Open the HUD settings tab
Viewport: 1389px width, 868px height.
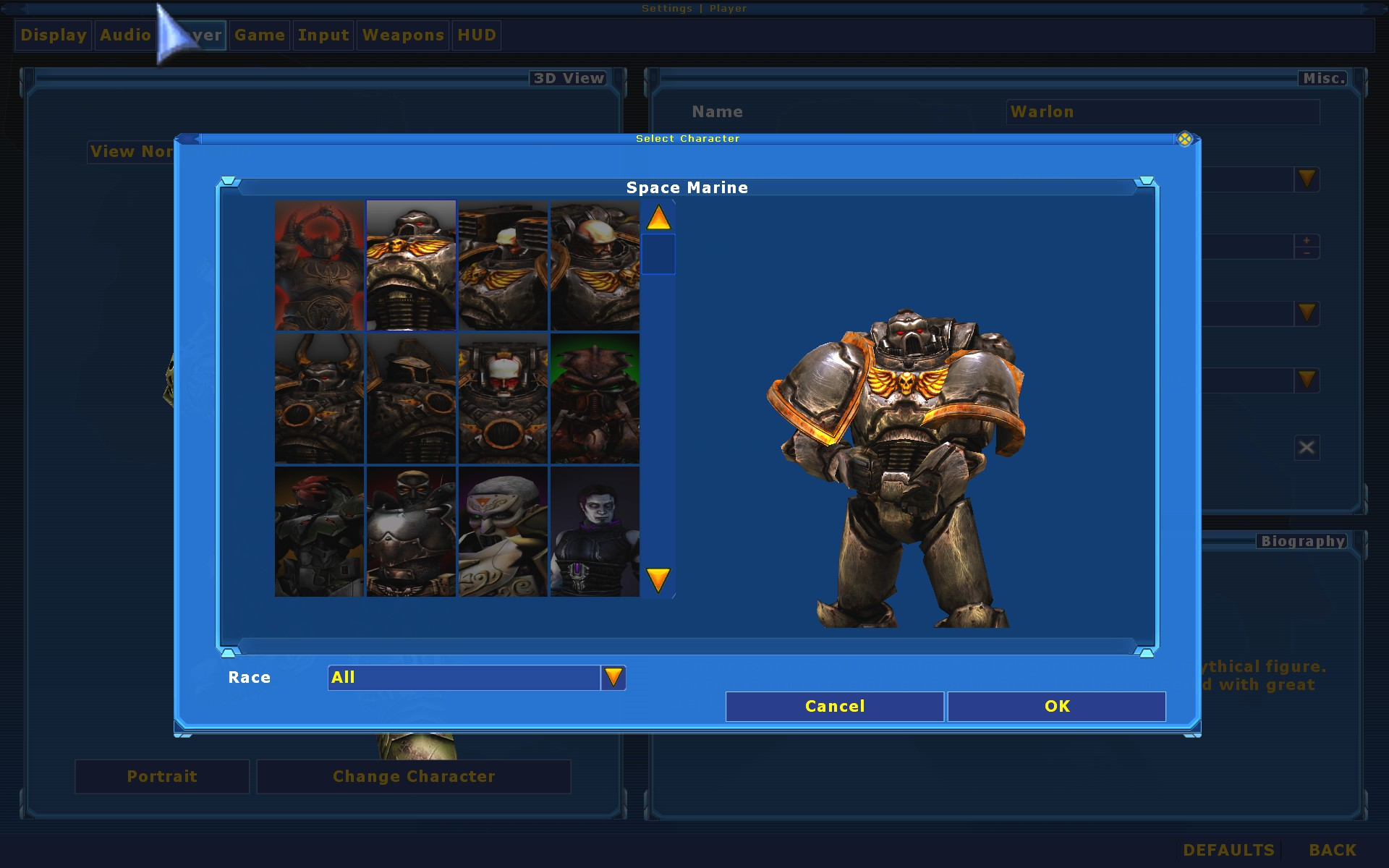[476, 35]
